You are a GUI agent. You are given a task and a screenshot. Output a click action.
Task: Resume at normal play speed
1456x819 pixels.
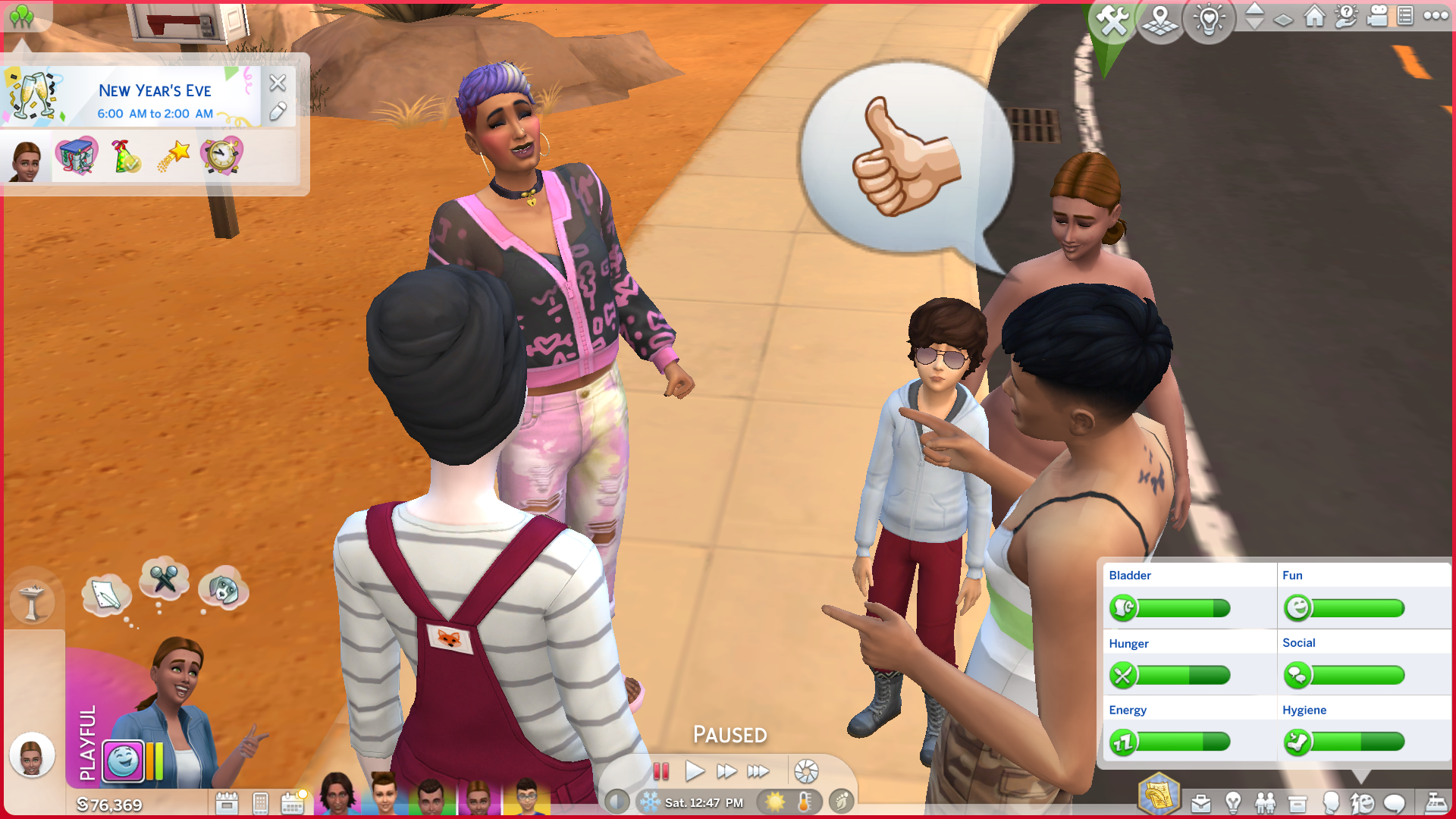click(694, 772)
